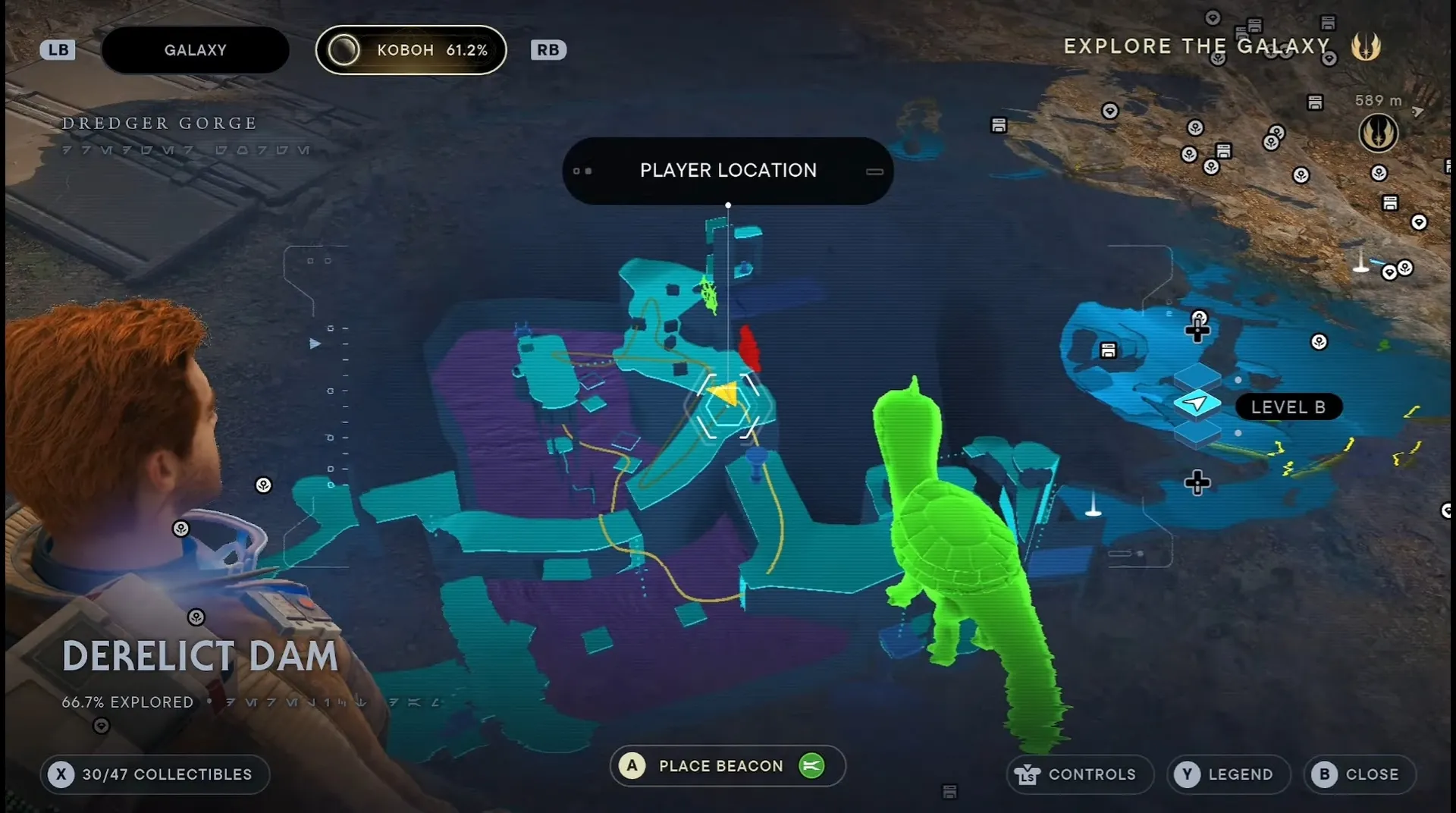This screenshot has height=813, width=1456.
Task: View the 30/47 collectibles list
Action: coord(155,774)
